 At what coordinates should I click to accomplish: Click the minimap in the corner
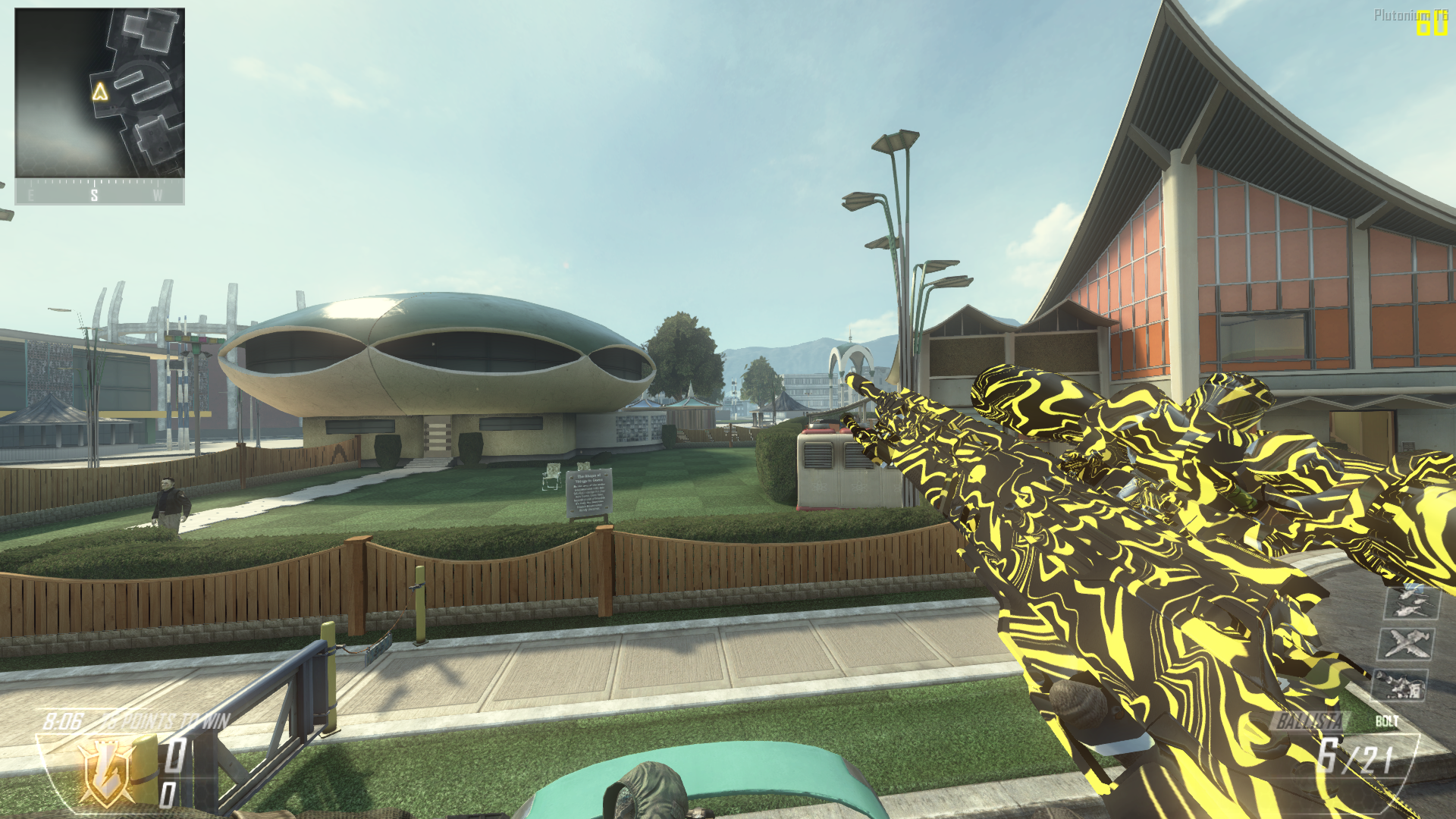(x=99, y=93)
